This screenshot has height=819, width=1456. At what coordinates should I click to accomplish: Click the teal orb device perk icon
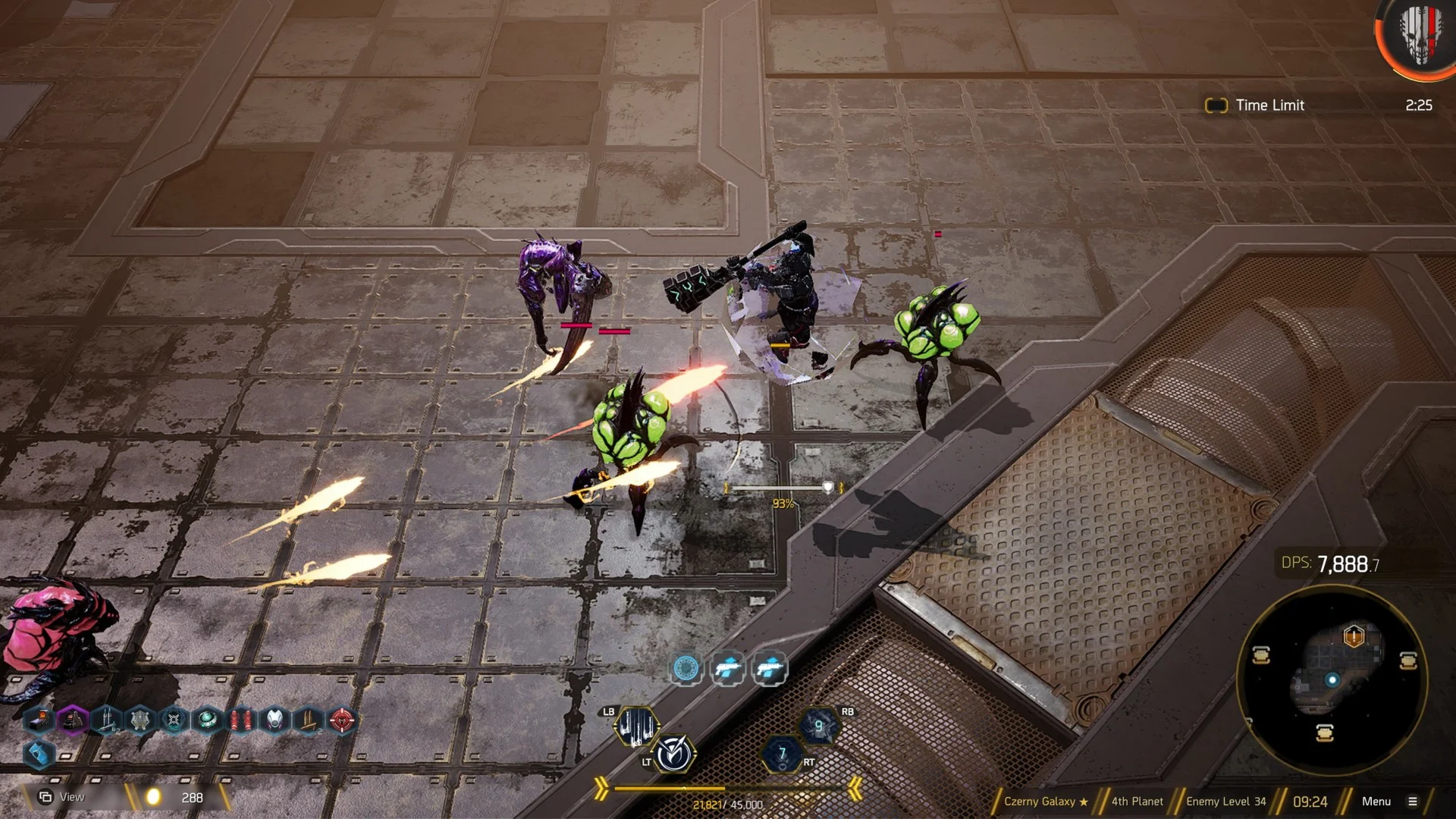point(206,719)
